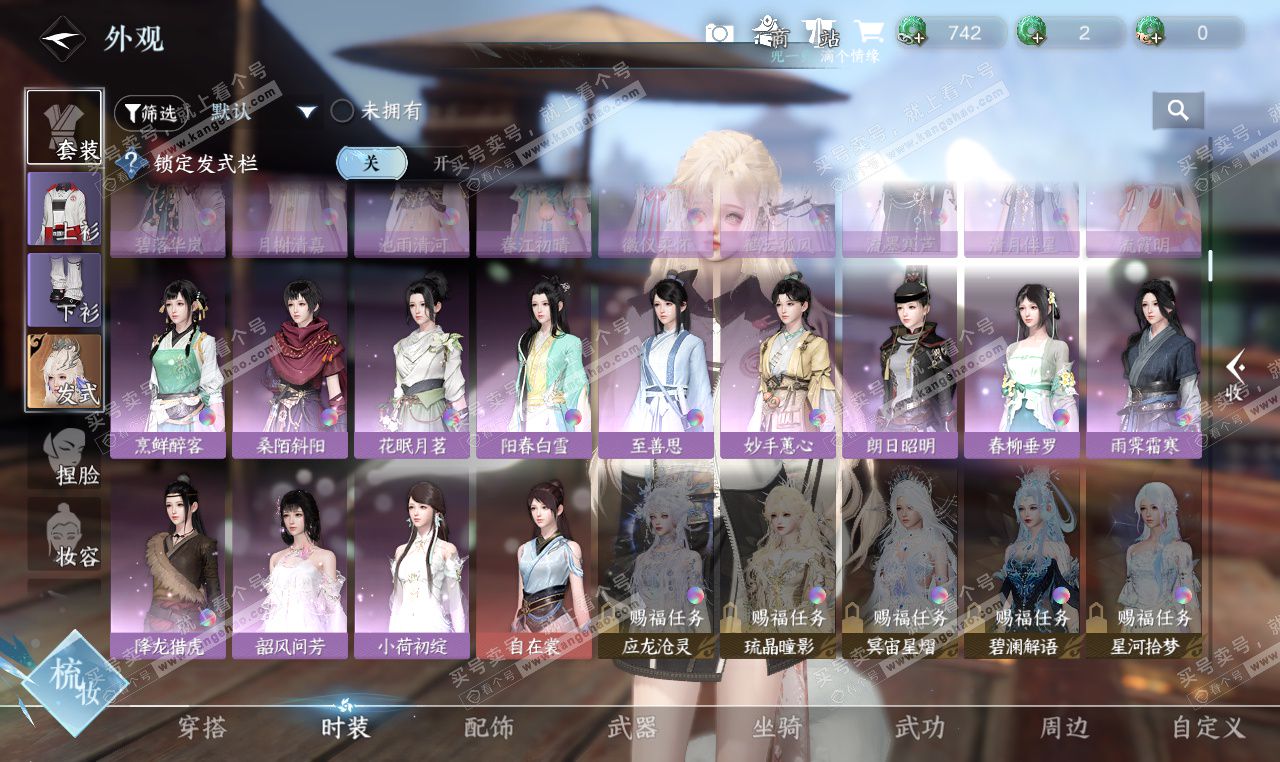Pick the 自在裳 outfit
Viewport: 1280px width, 762px height.
(x=534, y=562)
